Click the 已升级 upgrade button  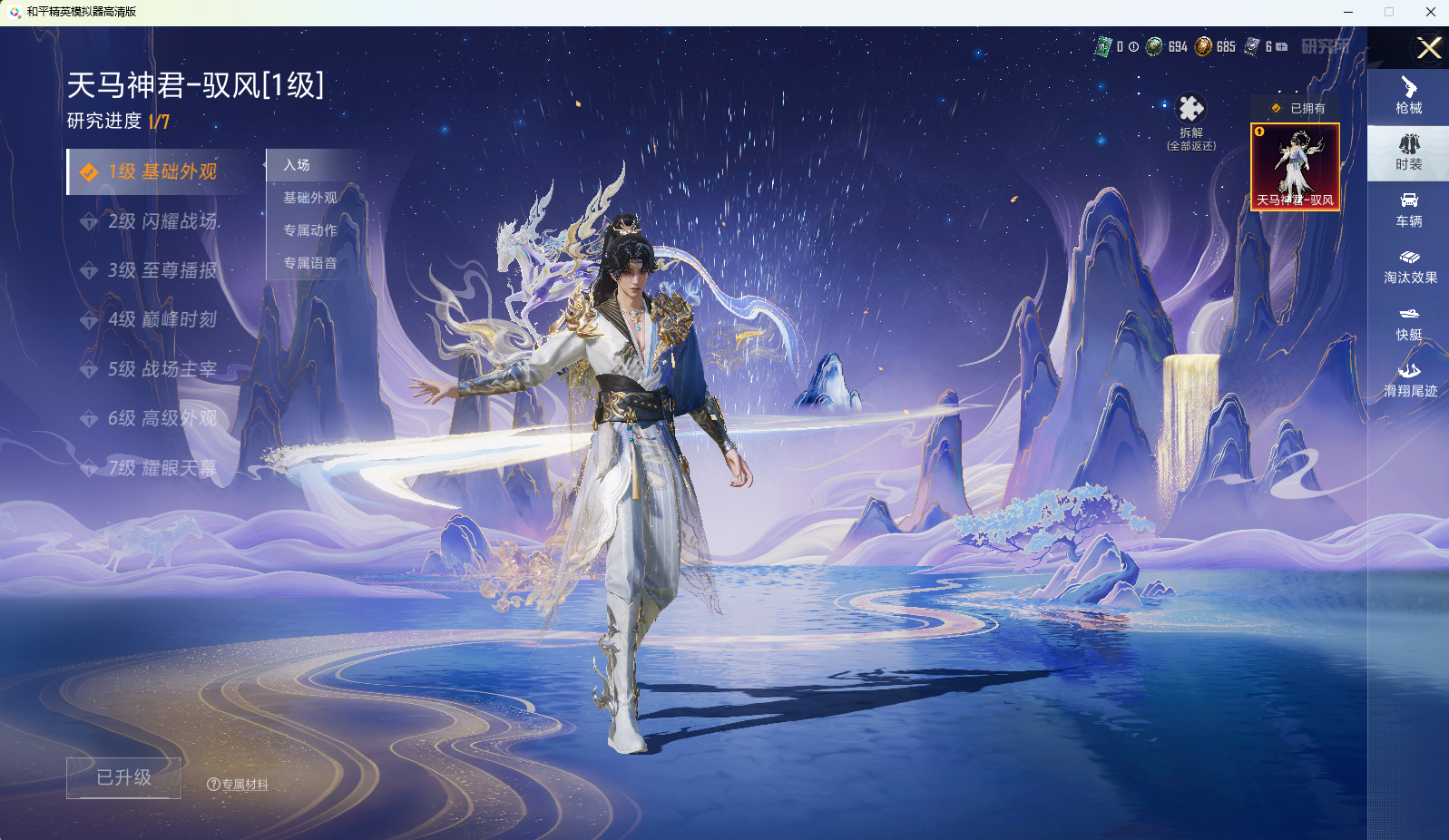(x=123, y=778)
